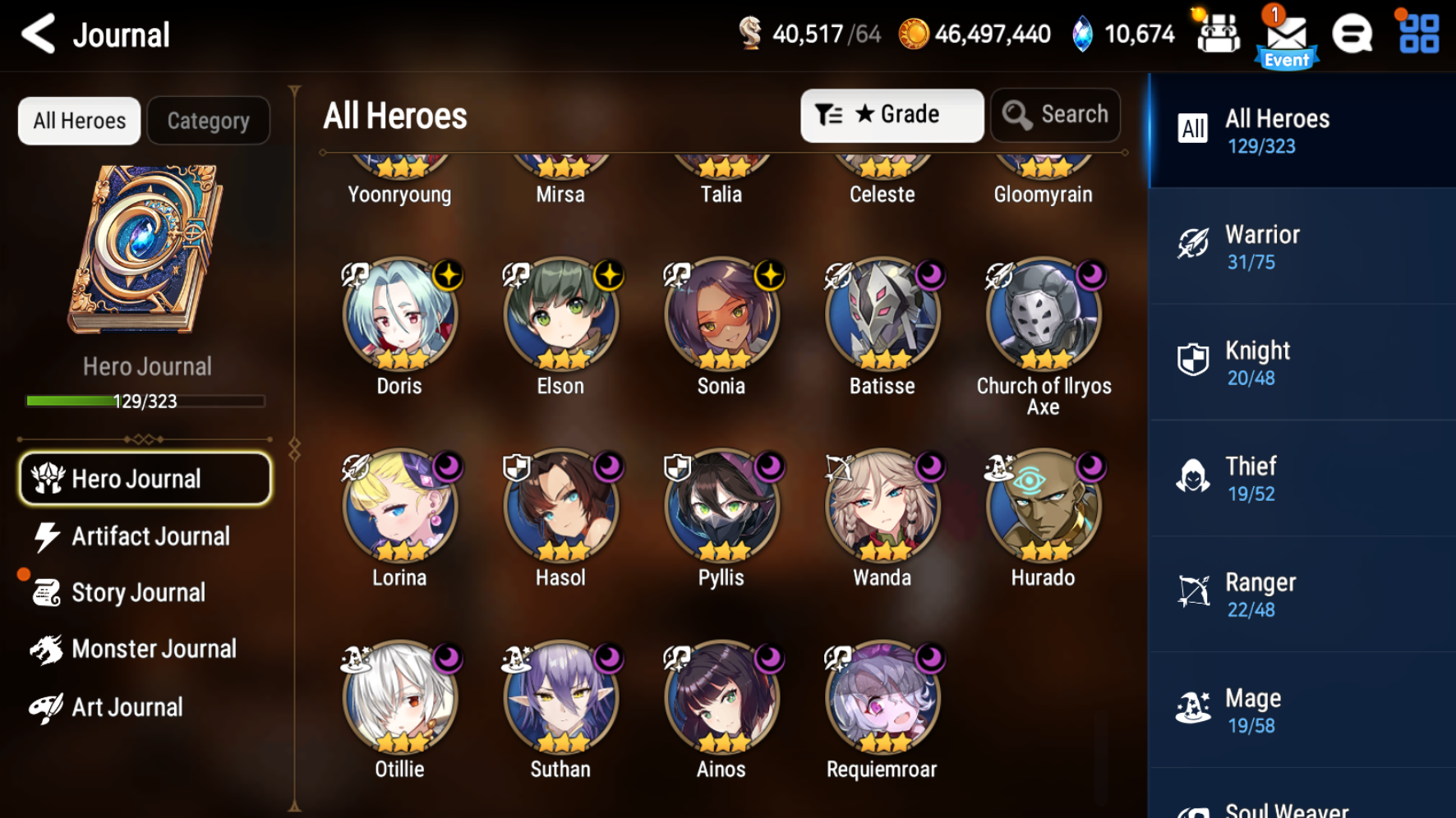Filter heroes by Warrior class
Screen dimensions: 1456x818
[1302, 247]
